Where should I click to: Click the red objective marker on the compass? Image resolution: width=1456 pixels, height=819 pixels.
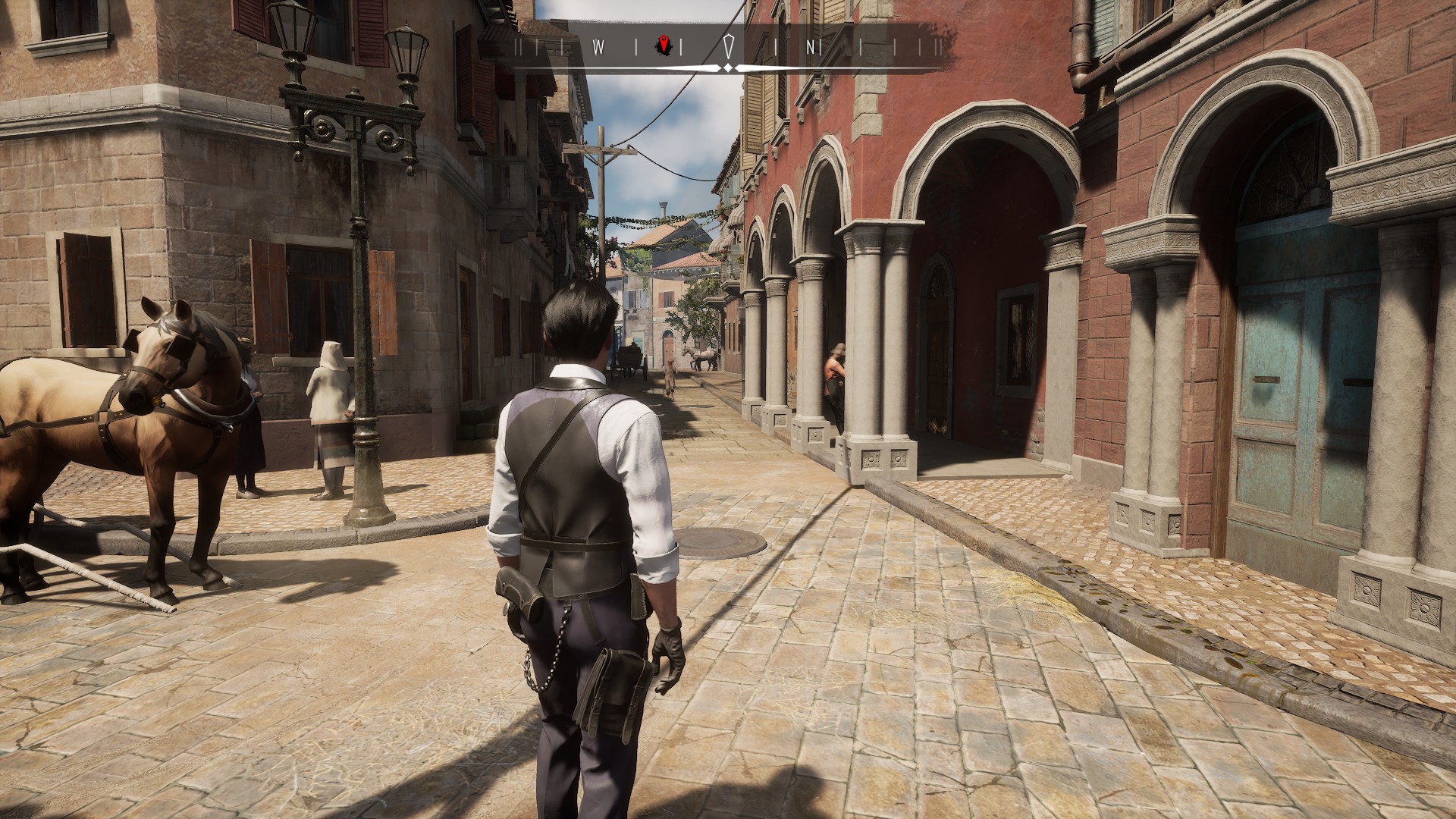664,45
